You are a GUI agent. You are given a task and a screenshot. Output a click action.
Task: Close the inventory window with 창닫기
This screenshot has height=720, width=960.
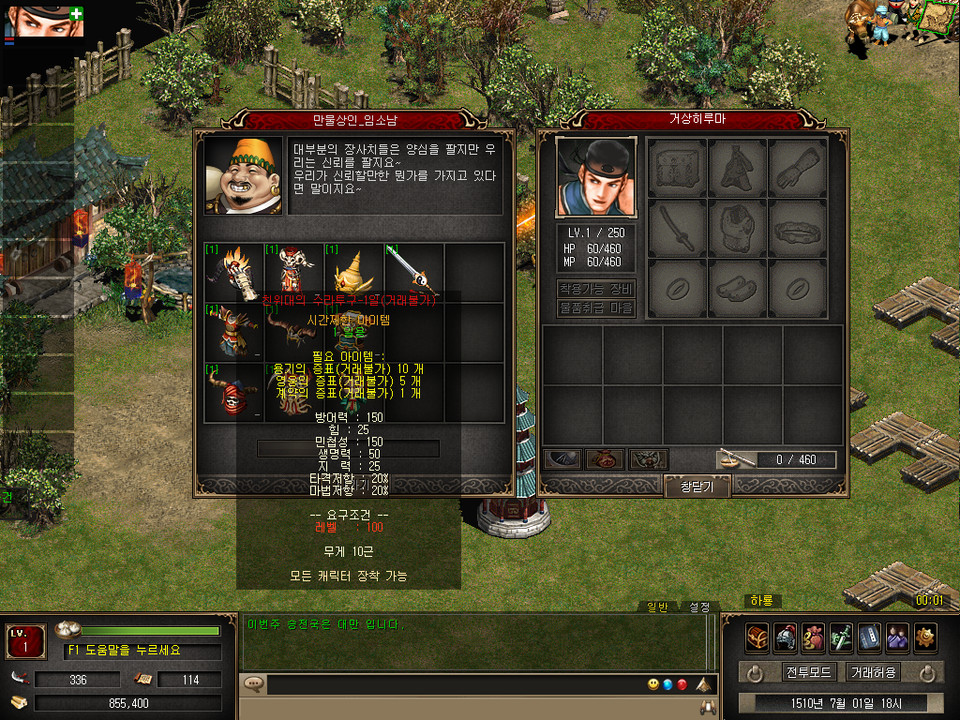tap(697, 486)
